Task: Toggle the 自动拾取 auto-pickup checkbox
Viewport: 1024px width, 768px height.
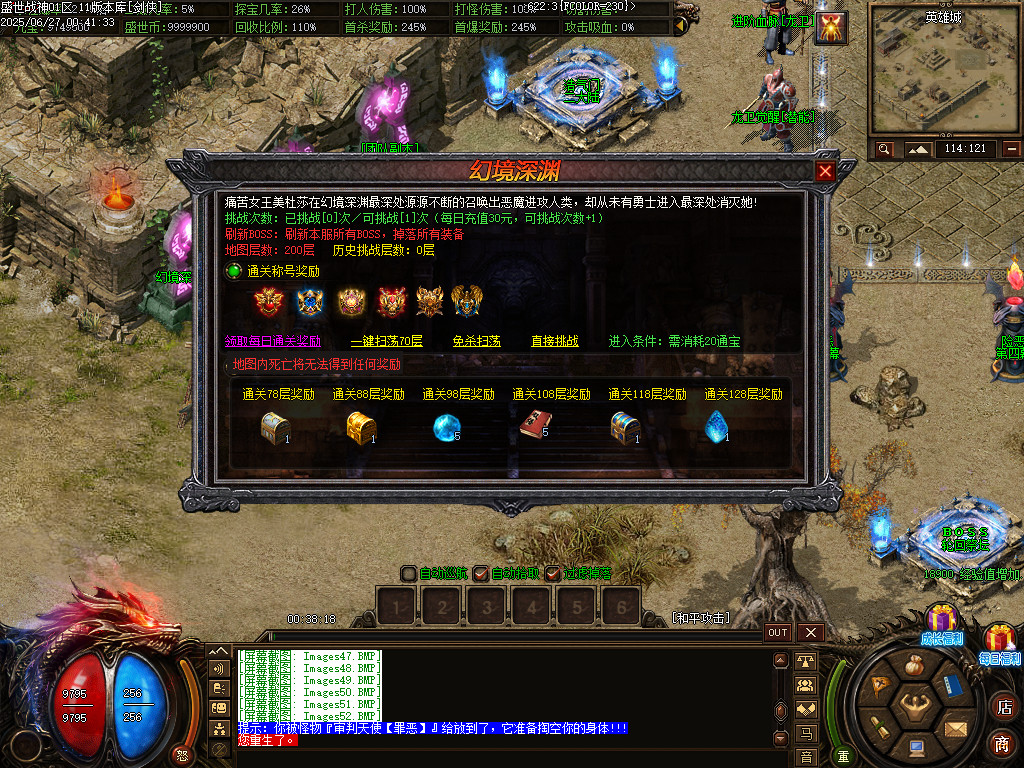Action: click(481, 574)
